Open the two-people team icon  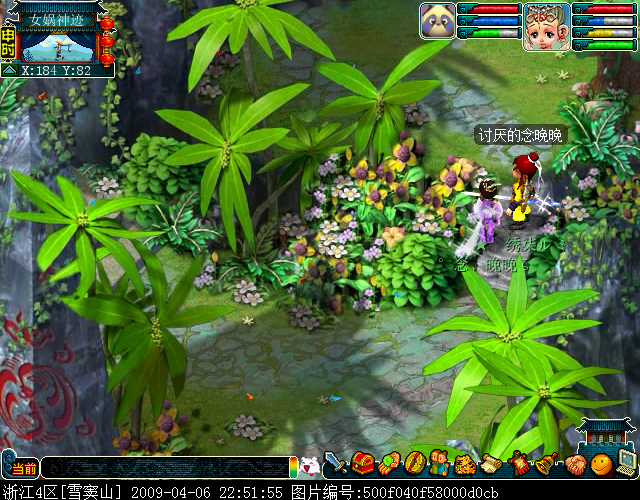tap(440, 464)
